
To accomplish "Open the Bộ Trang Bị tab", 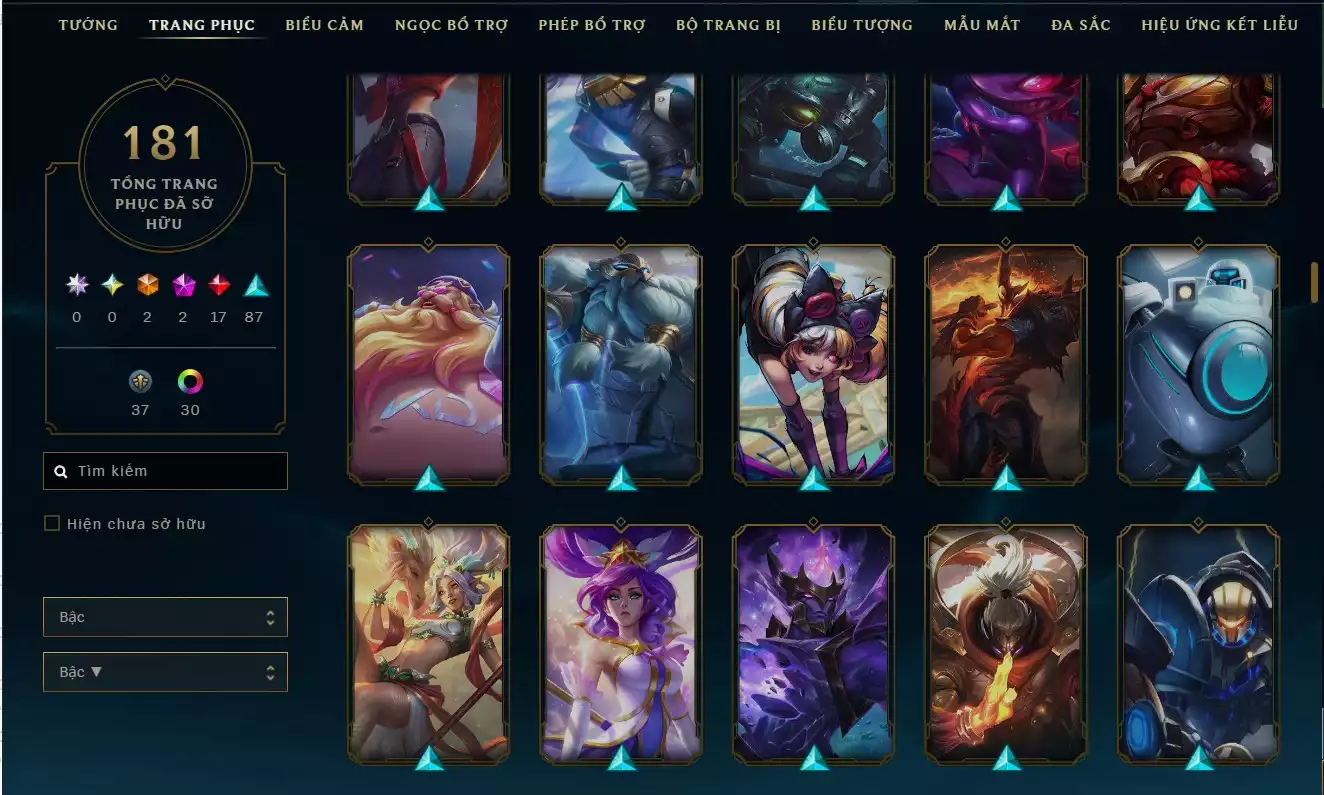I will click(728, 24).
